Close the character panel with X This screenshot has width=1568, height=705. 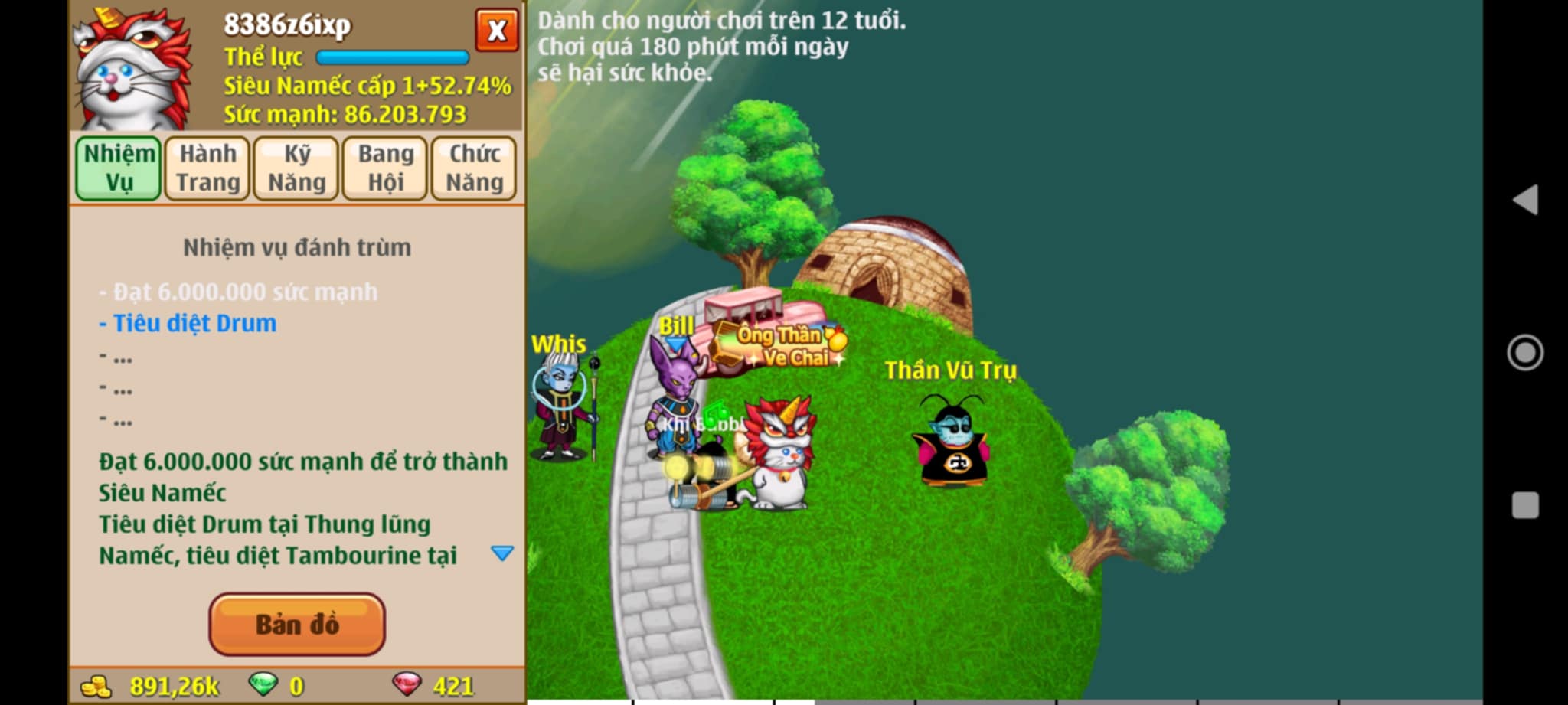[496, 31]
